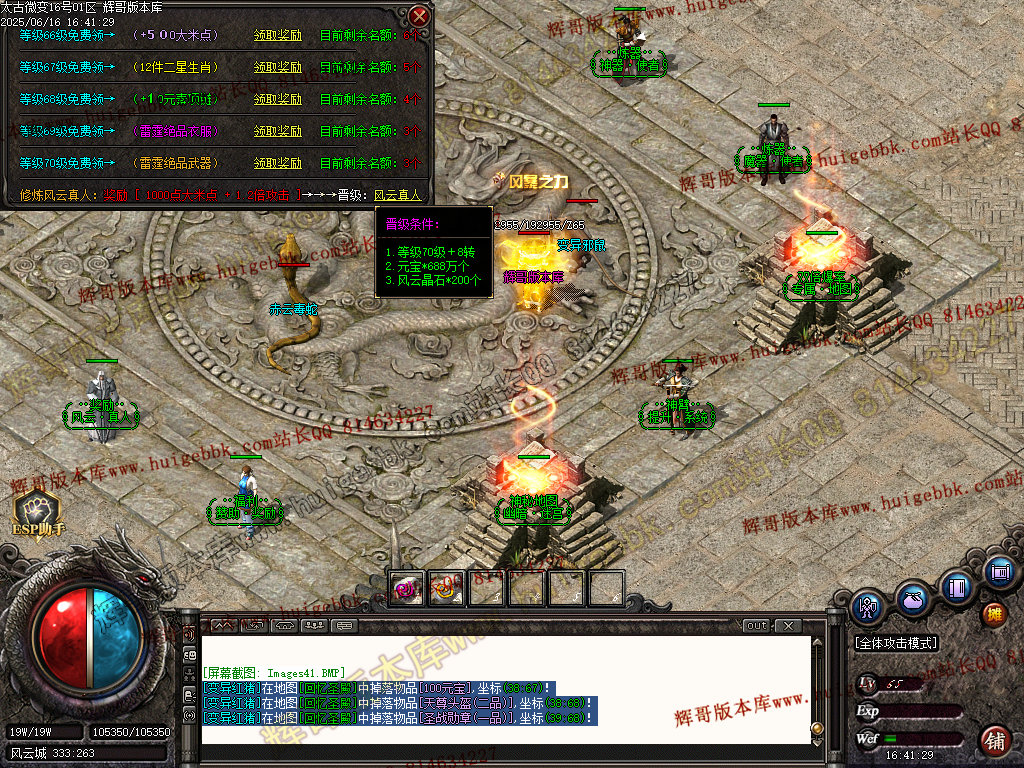Open the scroll icon menu

click(x=998, y=572)
